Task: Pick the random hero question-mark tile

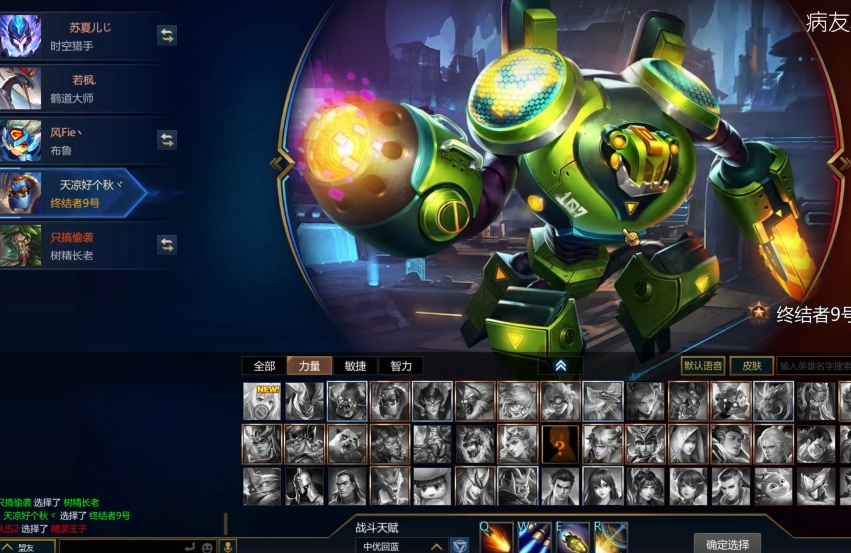Action: click(x=561, y=443)
